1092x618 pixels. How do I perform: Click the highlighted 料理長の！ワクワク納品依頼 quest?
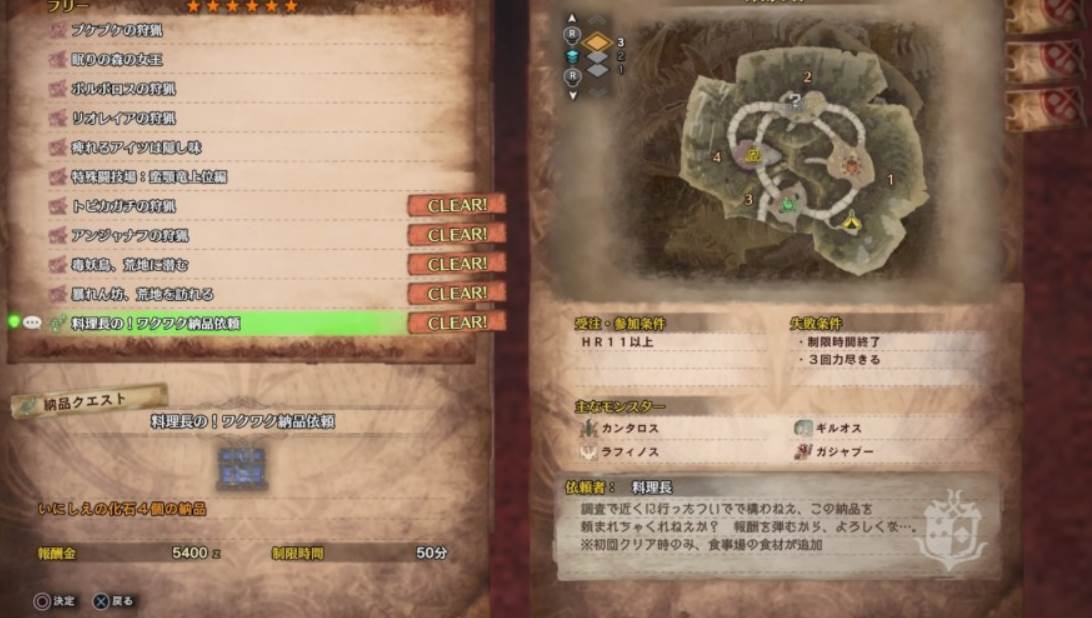pyautogui.click(x=155, y=323)
